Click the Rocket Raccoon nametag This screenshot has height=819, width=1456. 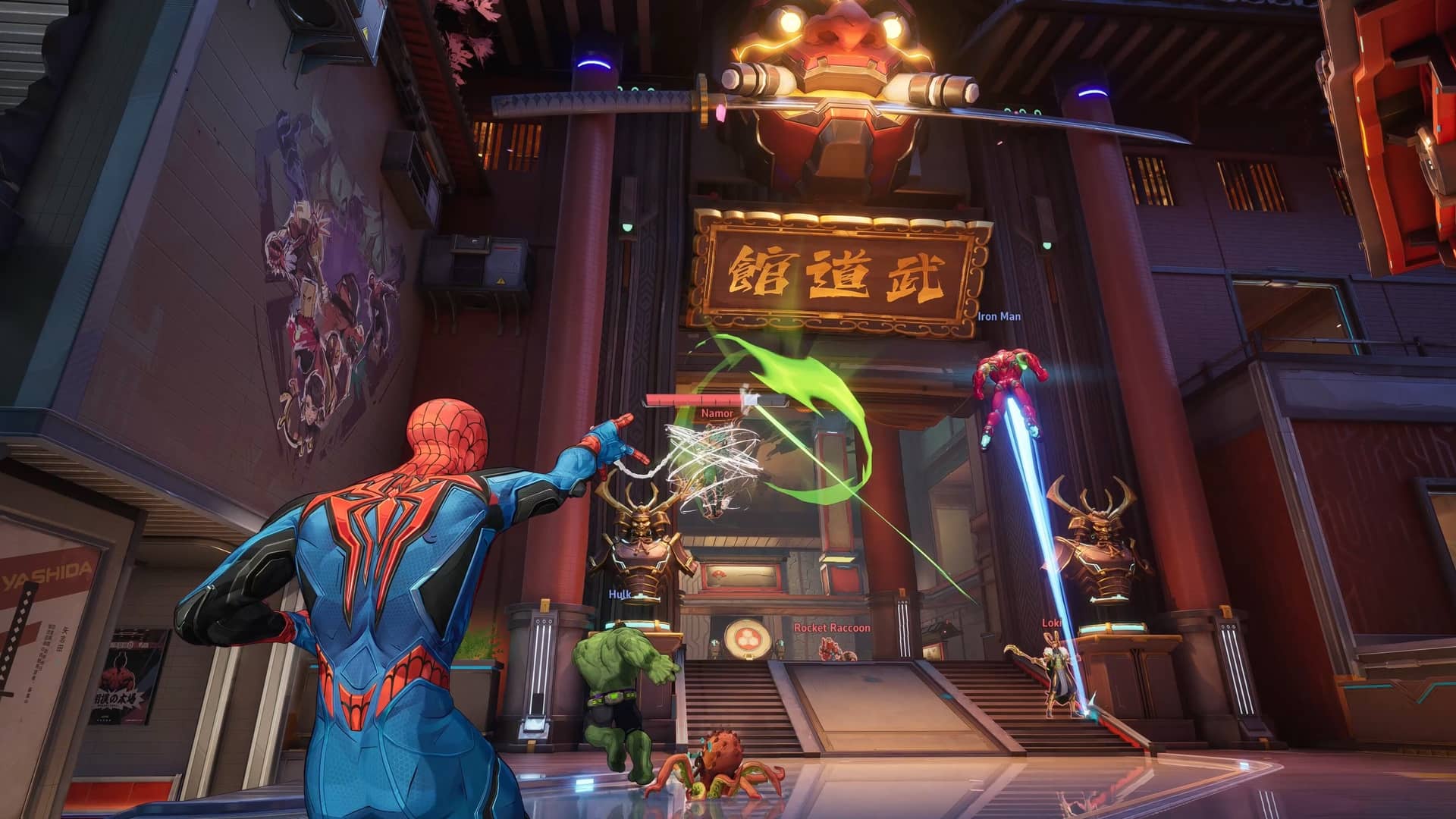[x=833, y=627]
